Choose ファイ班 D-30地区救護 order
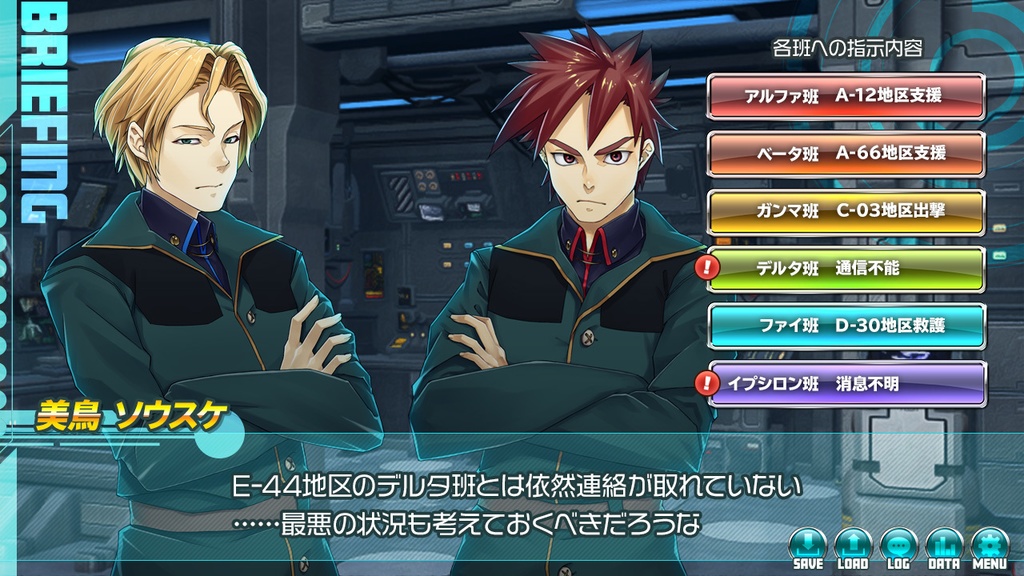Viewport: 1024px width, 576px height. (846, 325)
